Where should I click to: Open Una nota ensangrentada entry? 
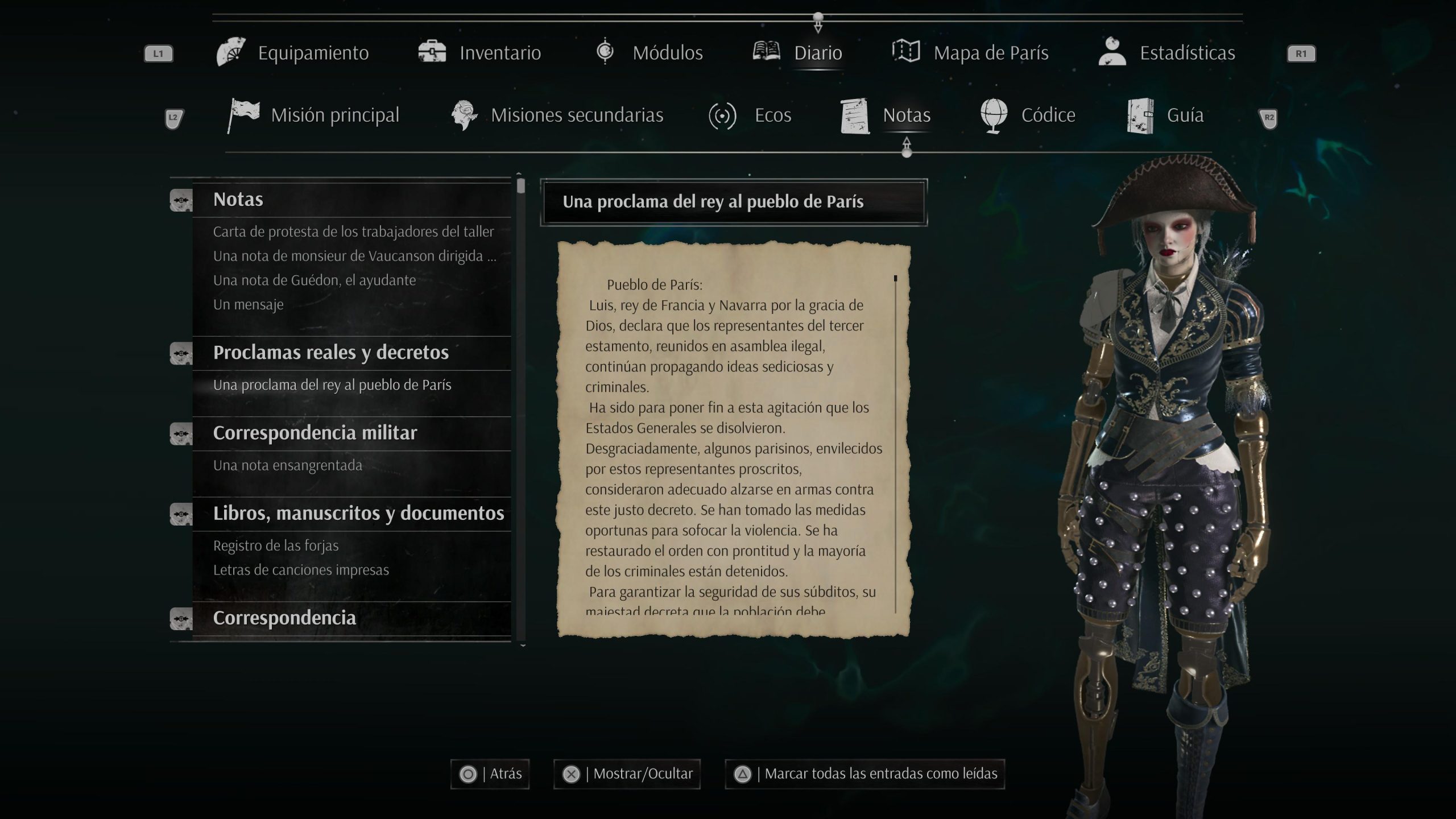pos(287,465)
